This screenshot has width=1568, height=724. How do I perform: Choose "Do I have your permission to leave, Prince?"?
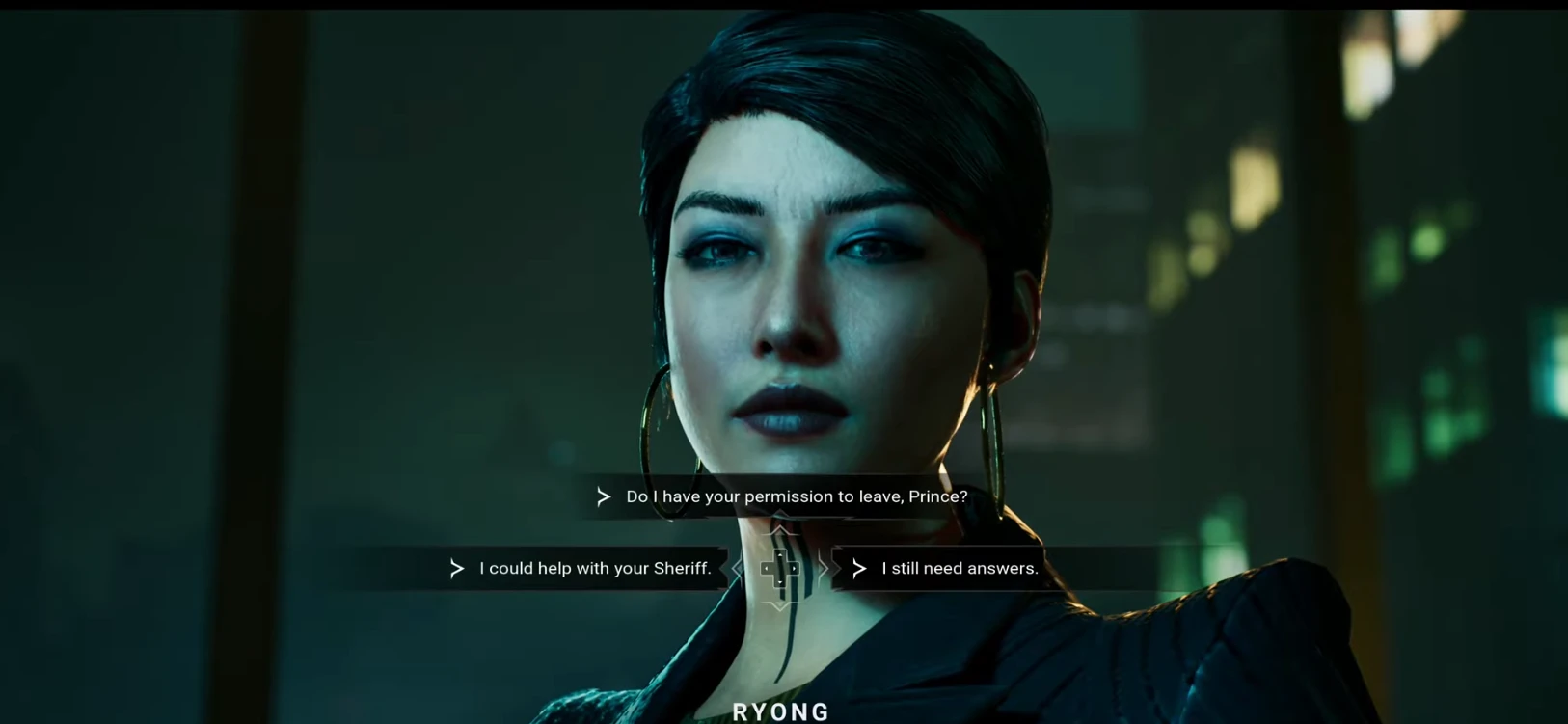[796, 496]
